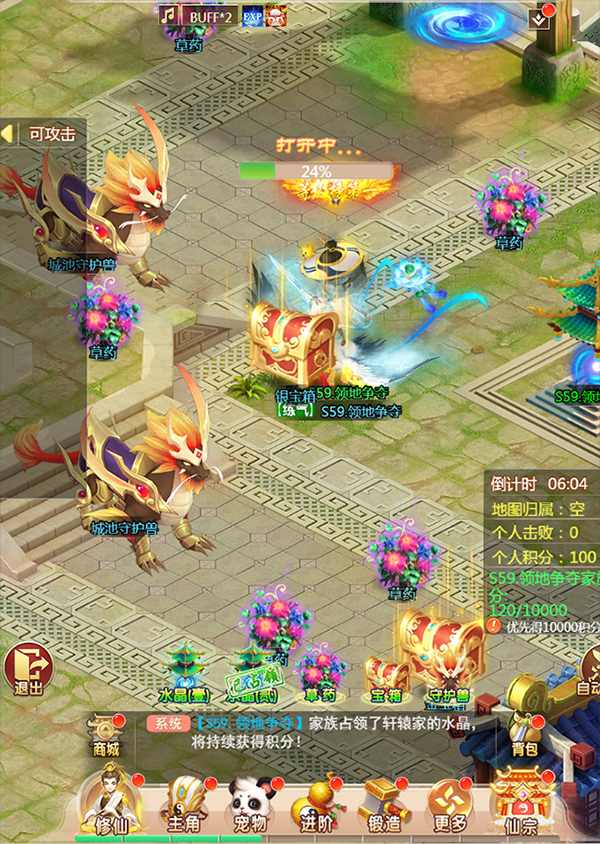Select the 守护兽 guardian beast shortcut
The height and width of the screenshot is (844, 600).
[450, 672]
